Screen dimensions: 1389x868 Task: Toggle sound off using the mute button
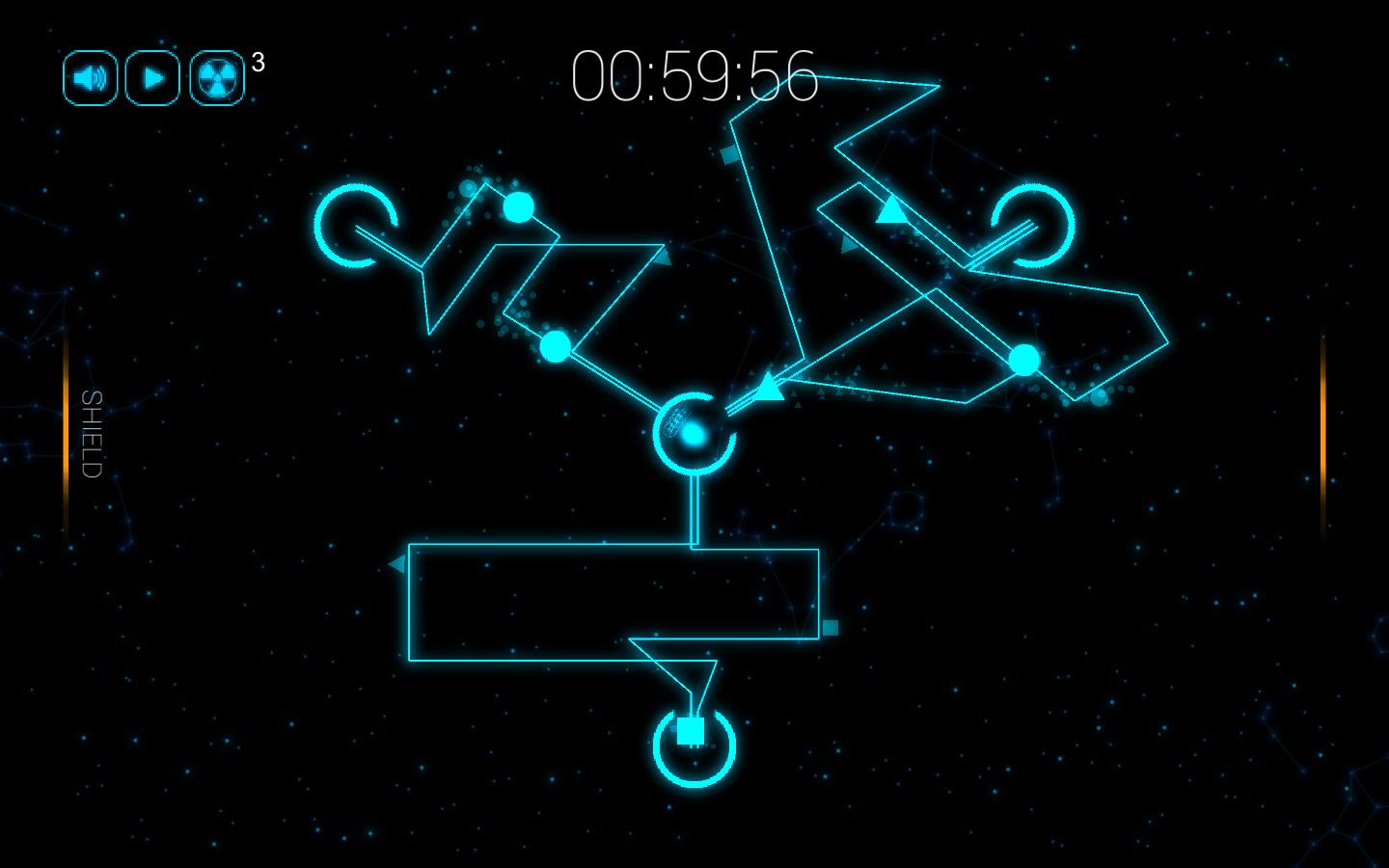[x=89, y=76]
